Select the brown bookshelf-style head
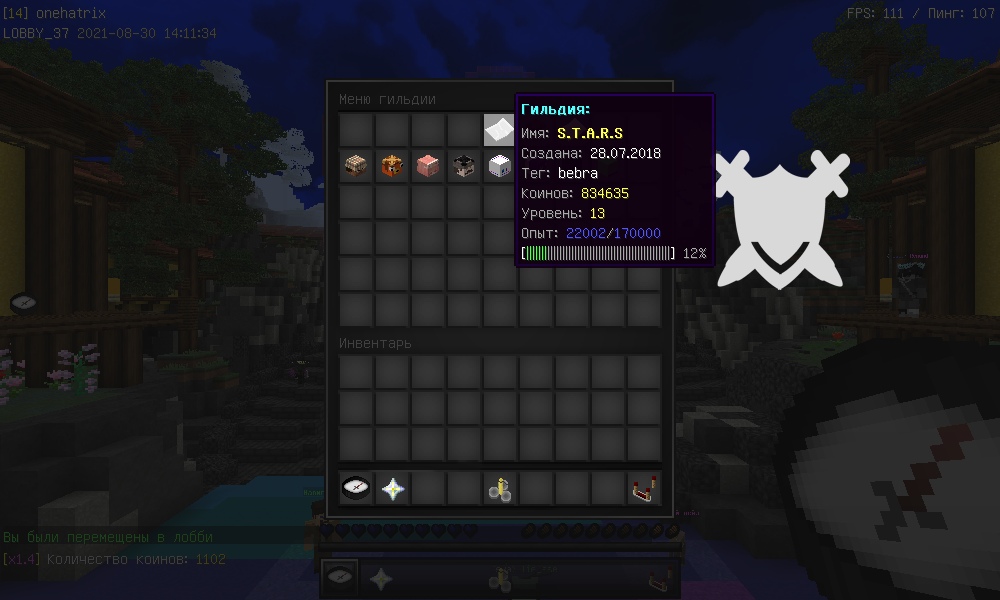 coord(357,166)
